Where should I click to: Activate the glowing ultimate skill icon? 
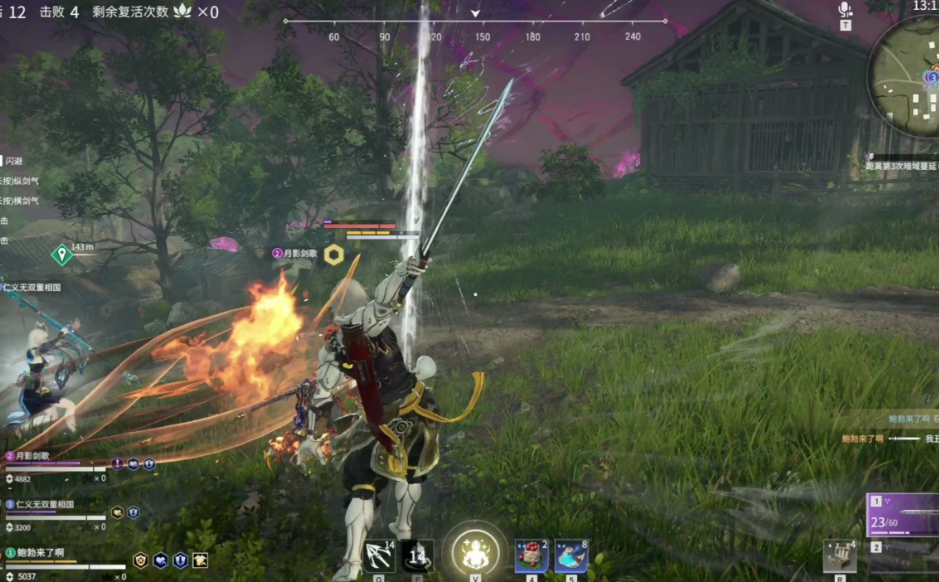pos(476,551)
